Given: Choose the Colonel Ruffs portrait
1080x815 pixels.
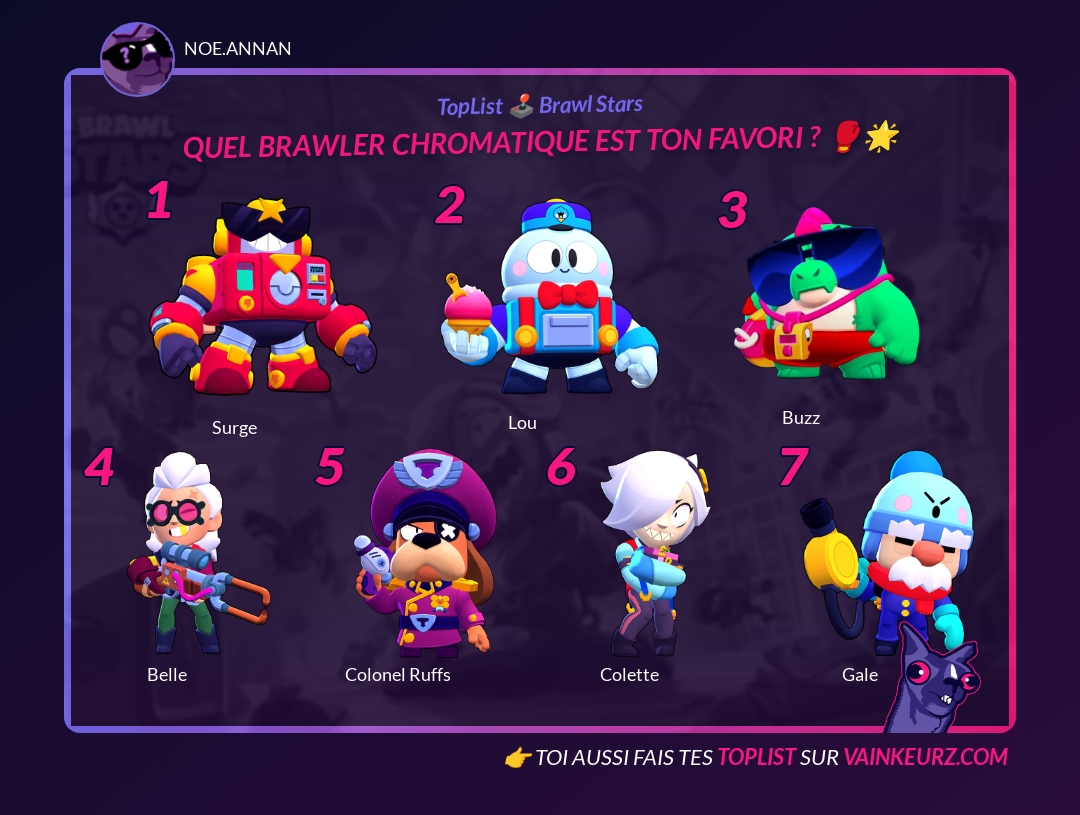Looking at the screenshot, I should pos(423,553).
